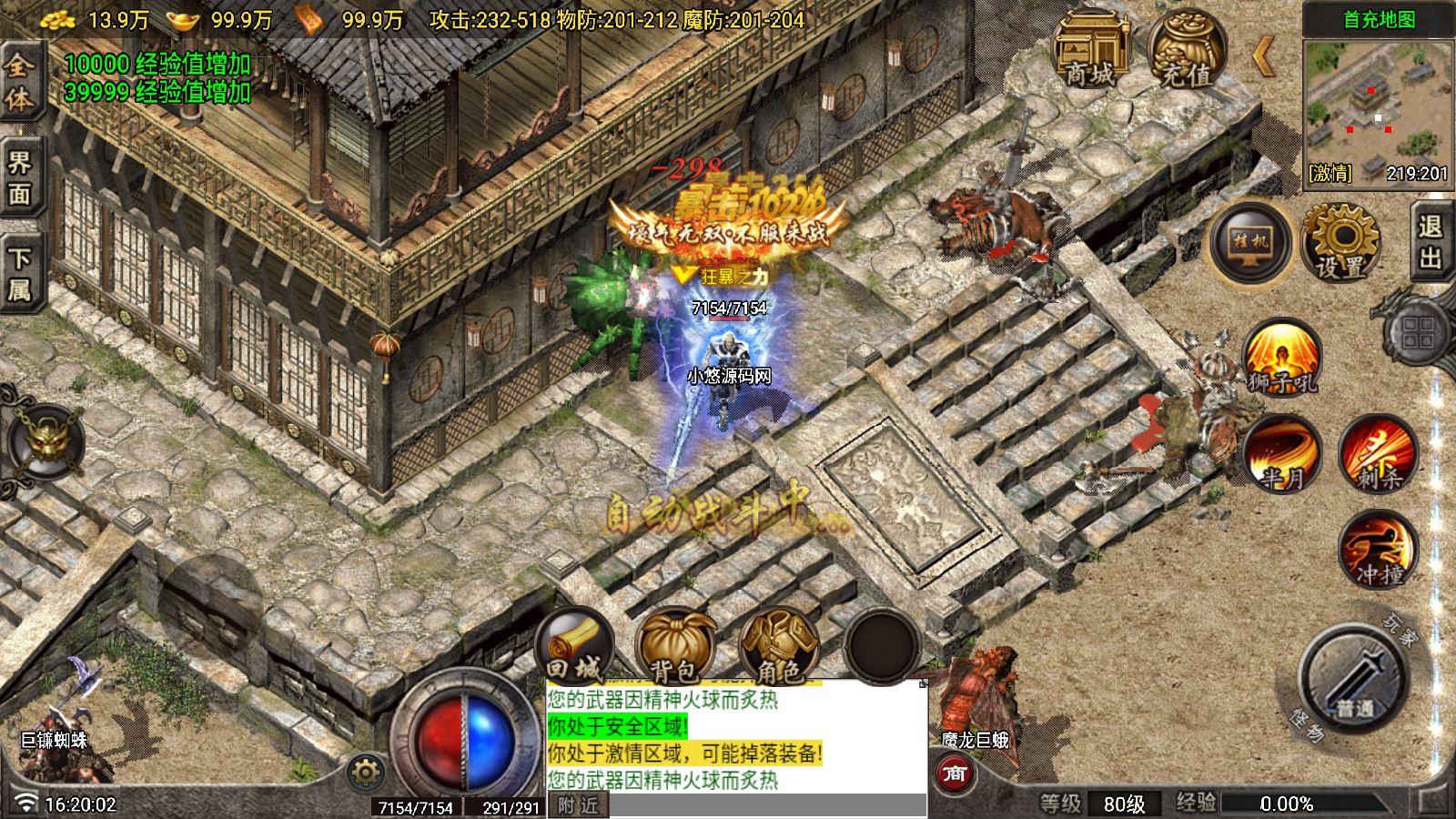Viewport: 1456px width, 819px height.
Task: Click the round 商 merchant button
Action: [954, 773]
